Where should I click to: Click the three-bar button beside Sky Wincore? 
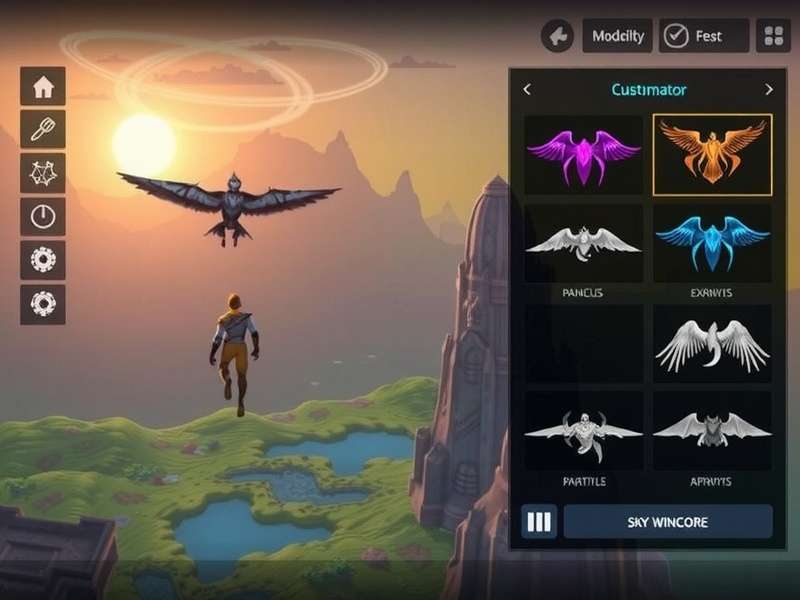pyautogui.click(x=539, y=522)
